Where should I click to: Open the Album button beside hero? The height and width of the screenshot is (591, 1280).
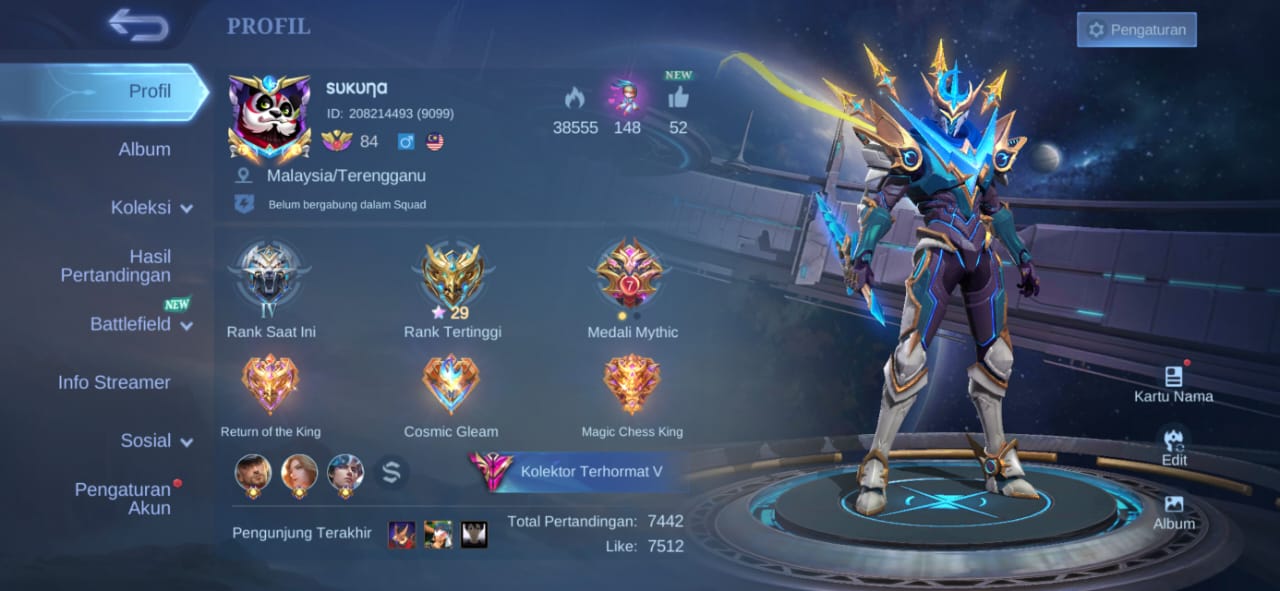[1174, 511]
